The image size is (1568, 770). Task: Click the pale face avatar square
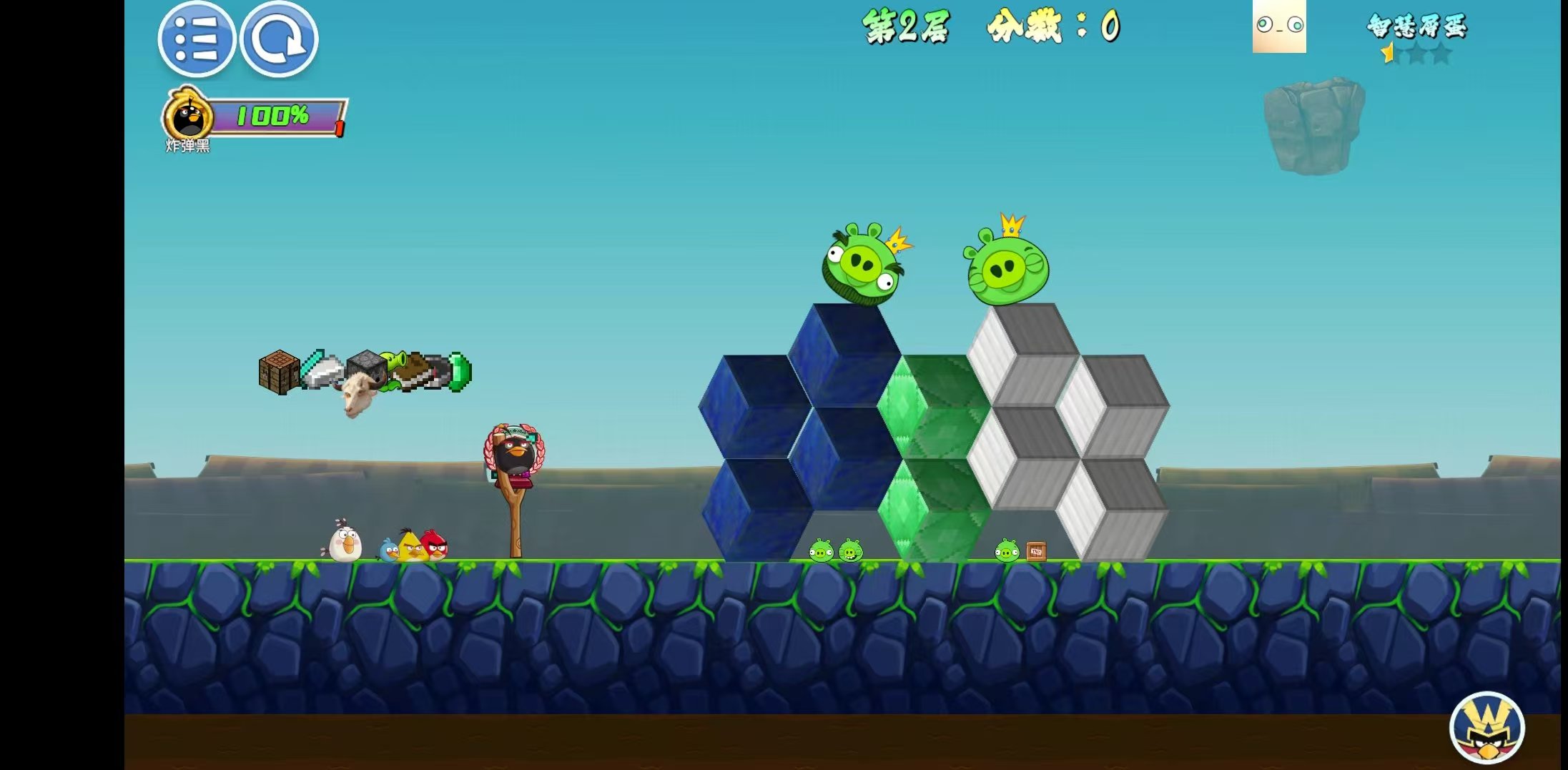(x=1279, y=26)
